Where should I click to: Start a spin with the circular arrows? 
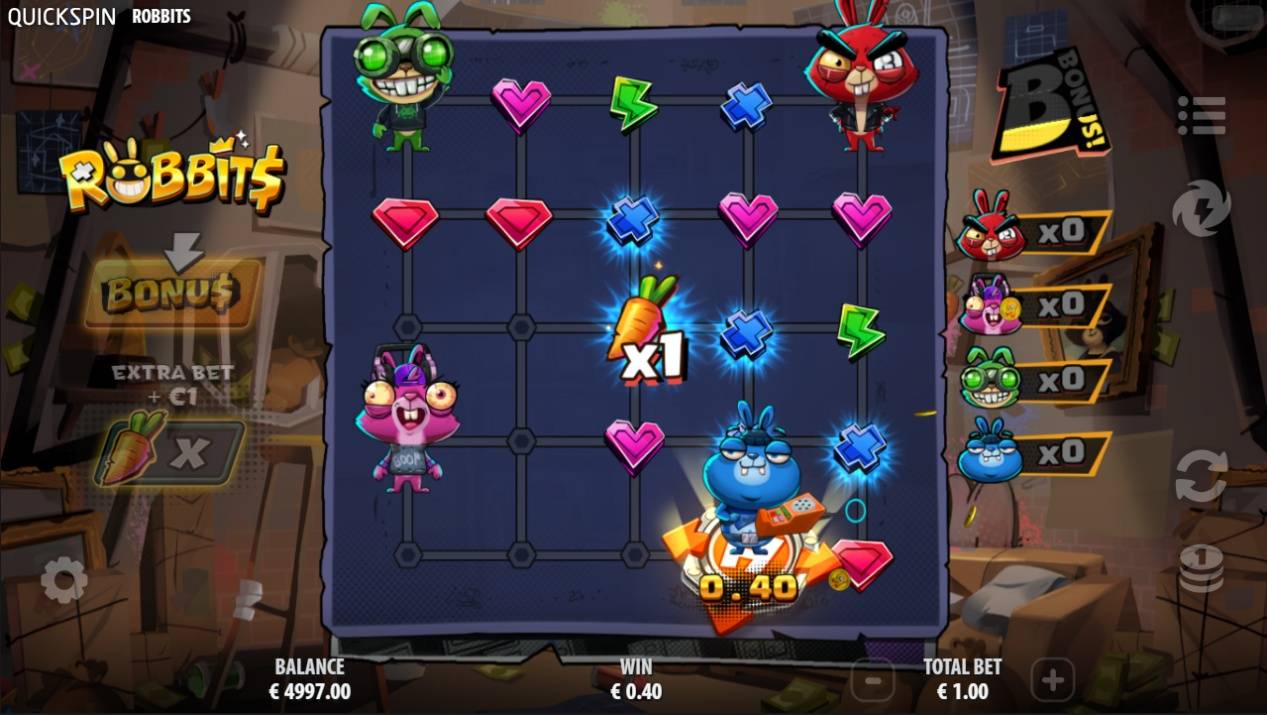click(x=1200, y=476)
